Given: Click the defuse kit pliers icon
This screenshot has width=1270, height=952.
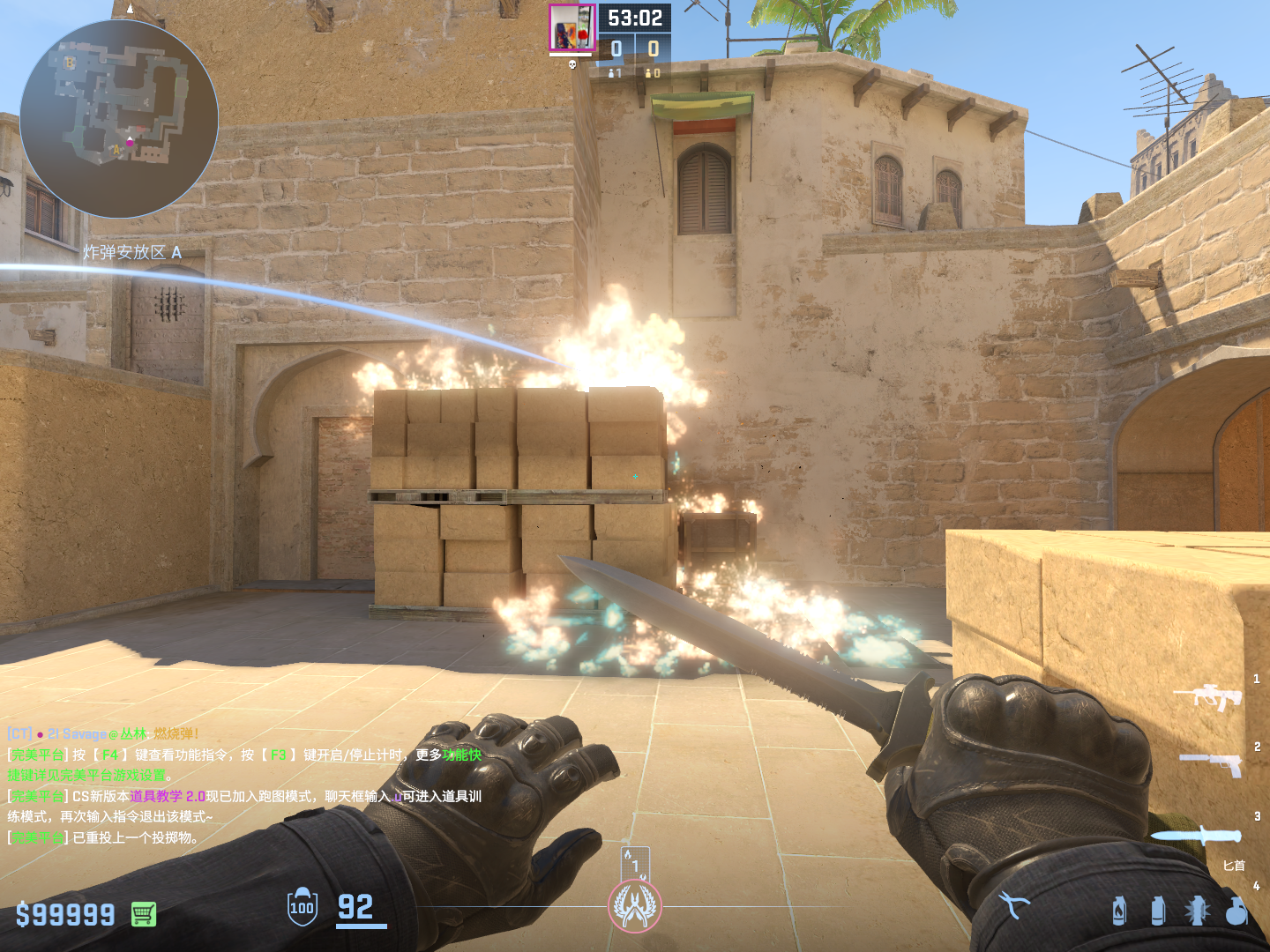Looking at the screenshot, I should [1013, 904].
